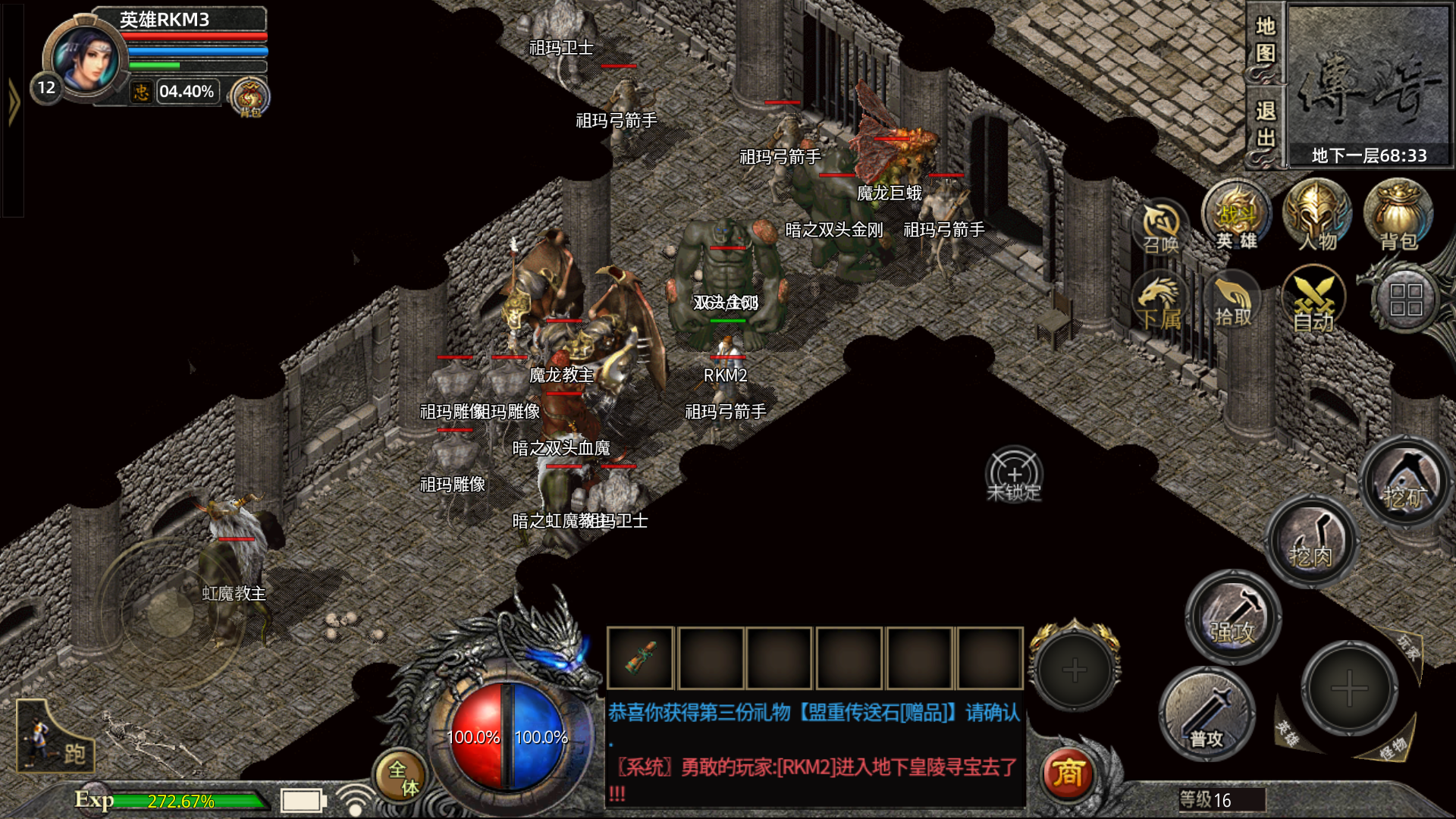Select the scroll item in hotbar
Screen dimensions: 1456x819
click(641, 658)
